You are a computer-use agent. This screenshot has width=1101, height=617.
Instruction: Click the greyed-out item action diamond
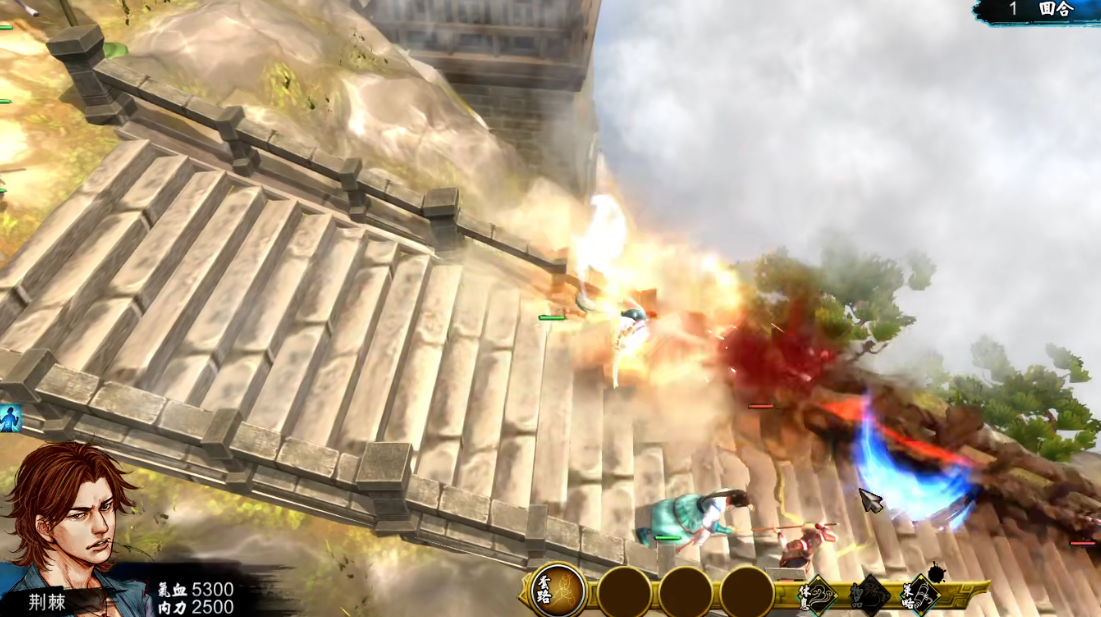(x=870, y=595)
